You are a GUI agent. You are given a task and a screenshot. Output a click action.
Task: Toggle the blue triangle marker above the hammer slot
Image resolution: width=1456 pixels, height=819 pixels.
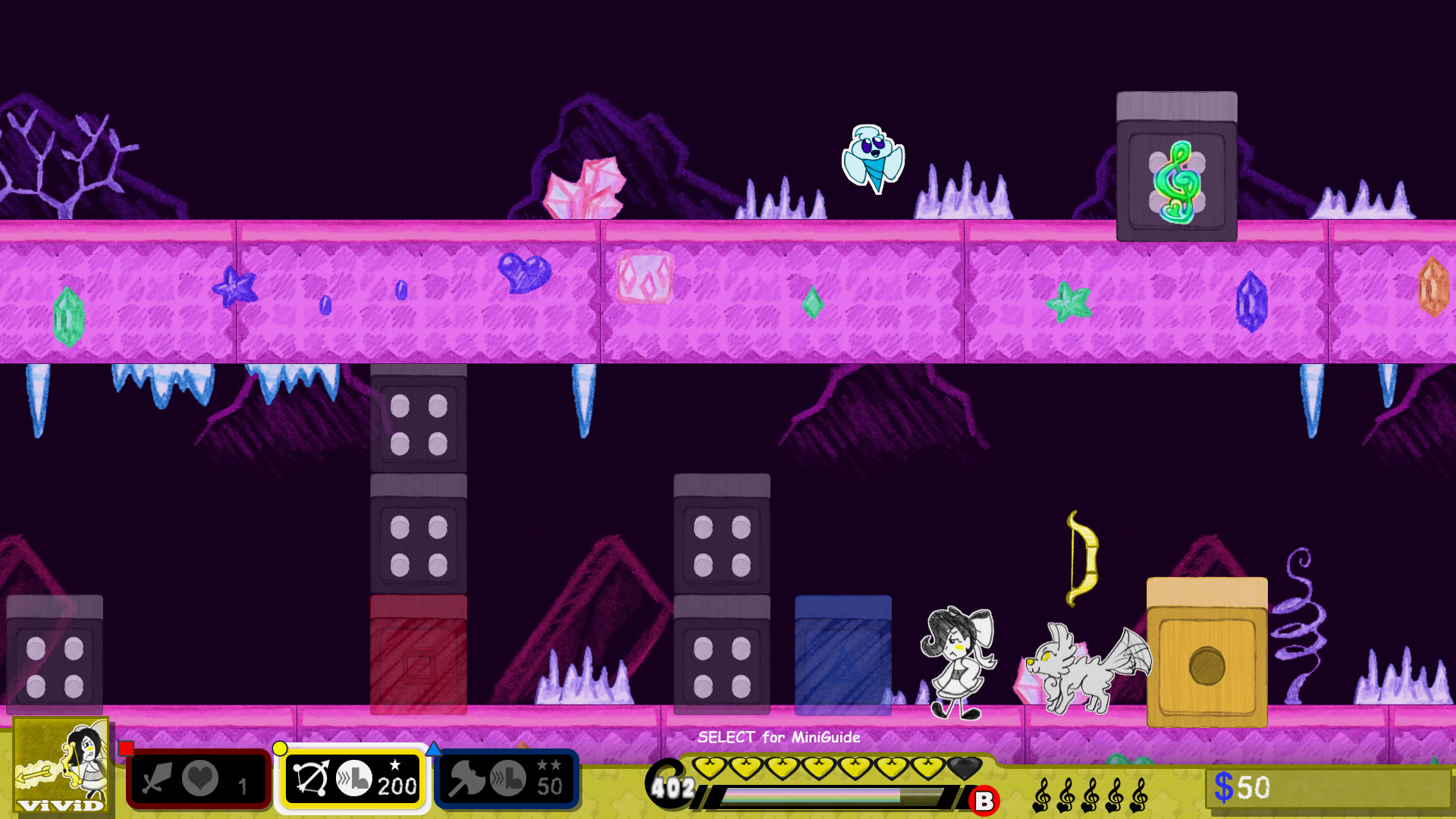[x=435, y=748]
